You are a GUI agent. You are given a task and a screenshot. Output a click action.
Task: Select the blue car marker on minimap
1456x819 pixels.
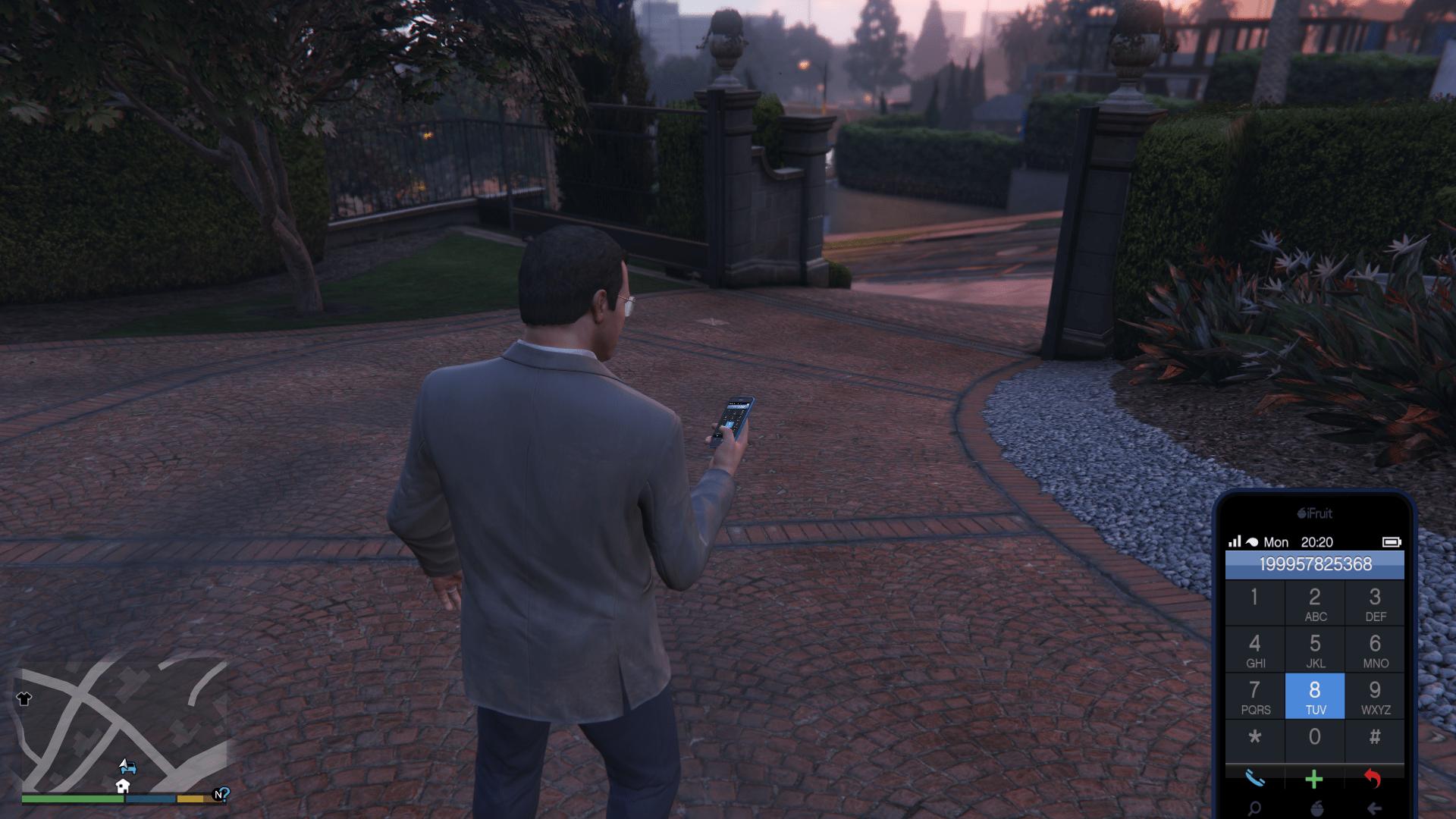[127, 767]
